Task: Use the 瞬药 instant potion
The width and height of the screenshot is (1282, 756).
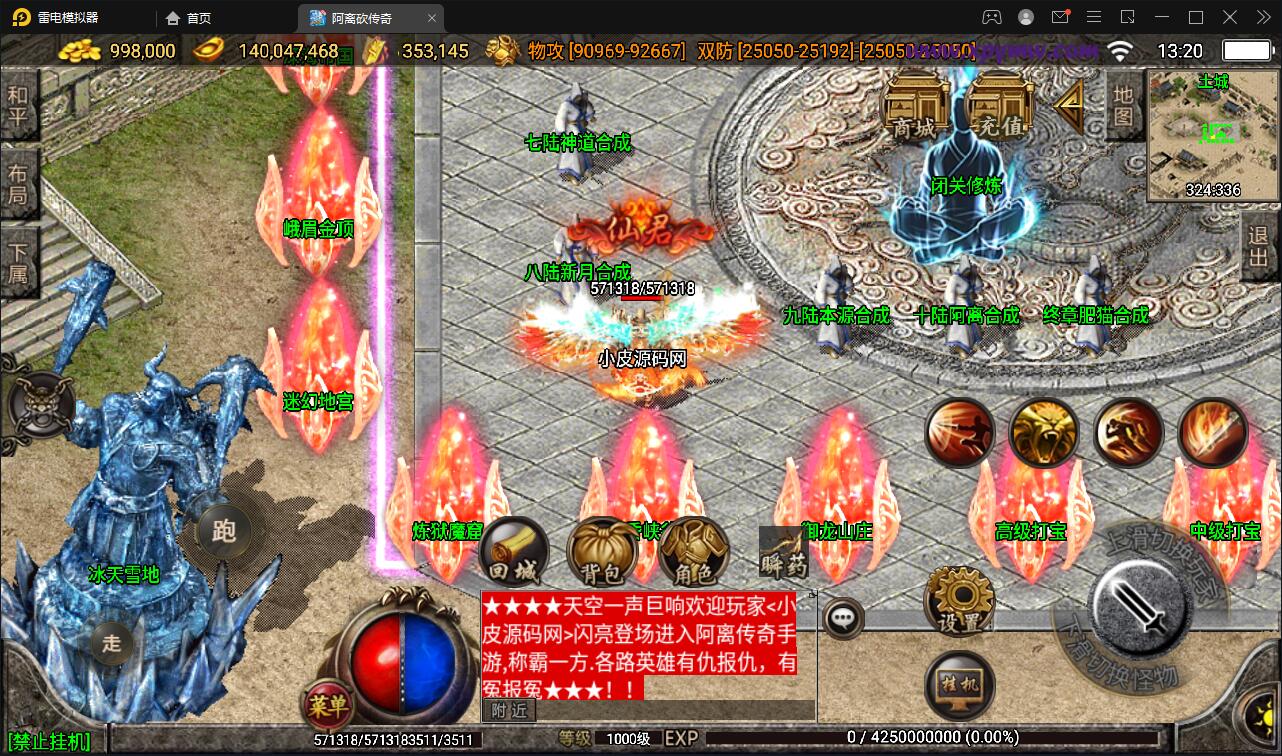Action: click(x=783, y=553)
